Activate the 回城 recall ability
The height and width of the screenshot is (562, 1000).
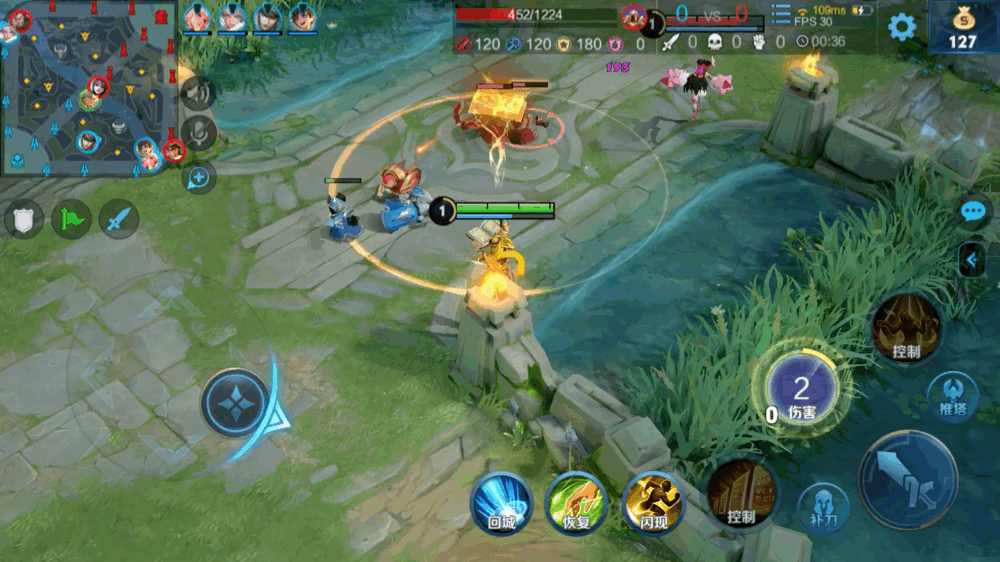tap(501, 502)
